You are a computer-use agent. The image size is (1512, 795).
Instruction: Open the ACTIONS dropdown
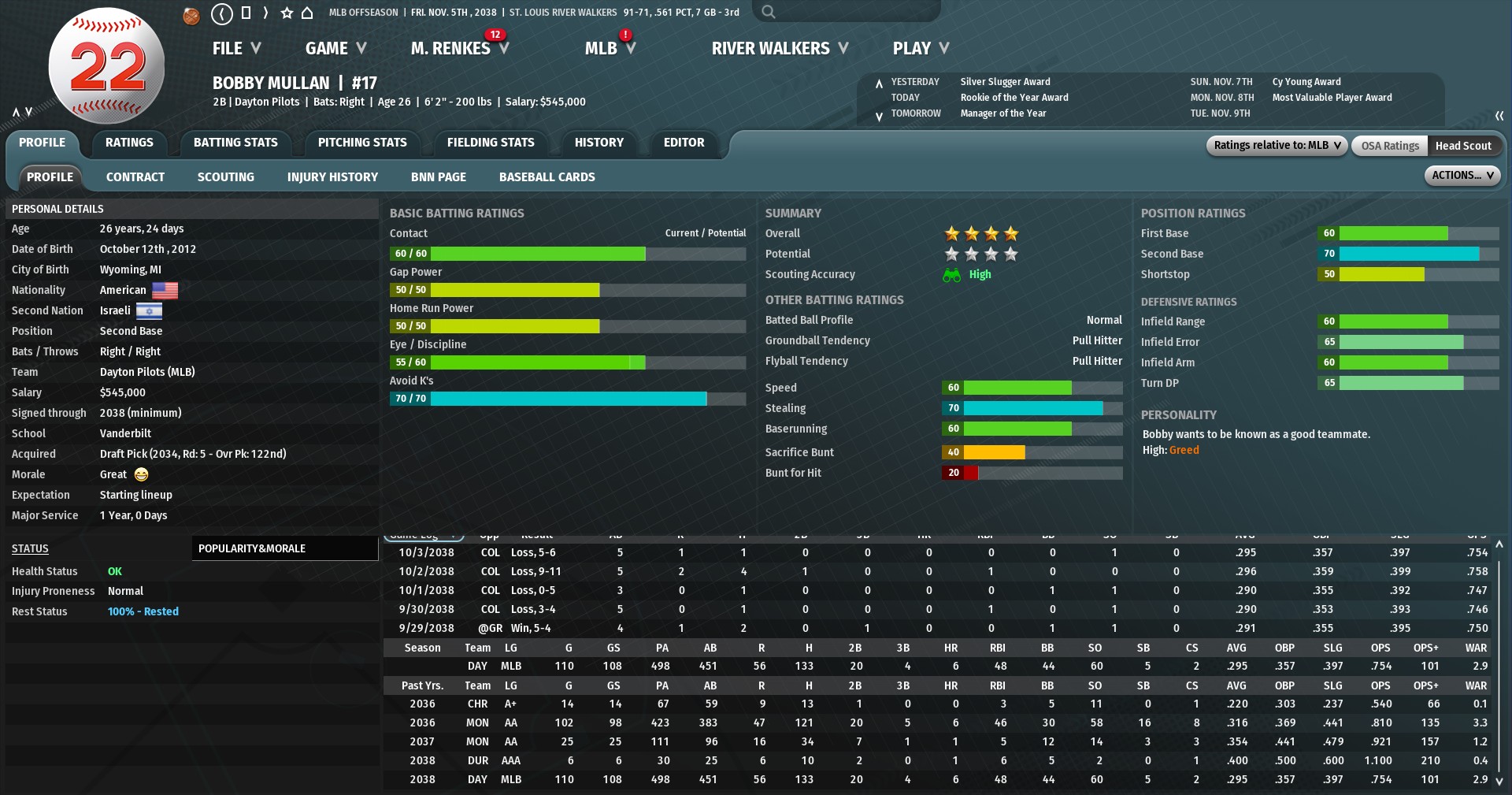click(x=1462, y=176)
